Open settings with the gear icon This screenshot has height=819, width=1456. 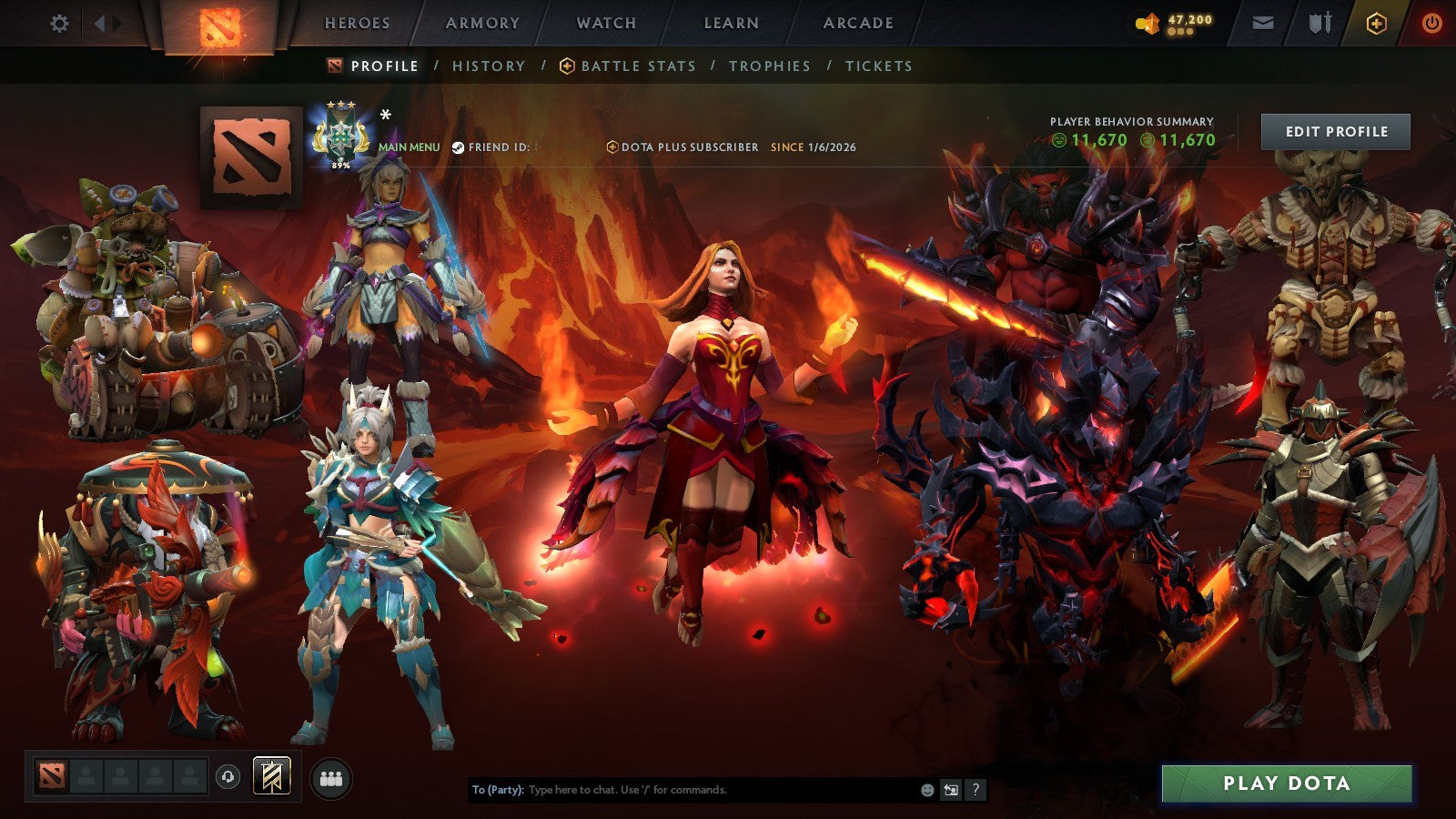pyautogui.click(x=60, y=25)
